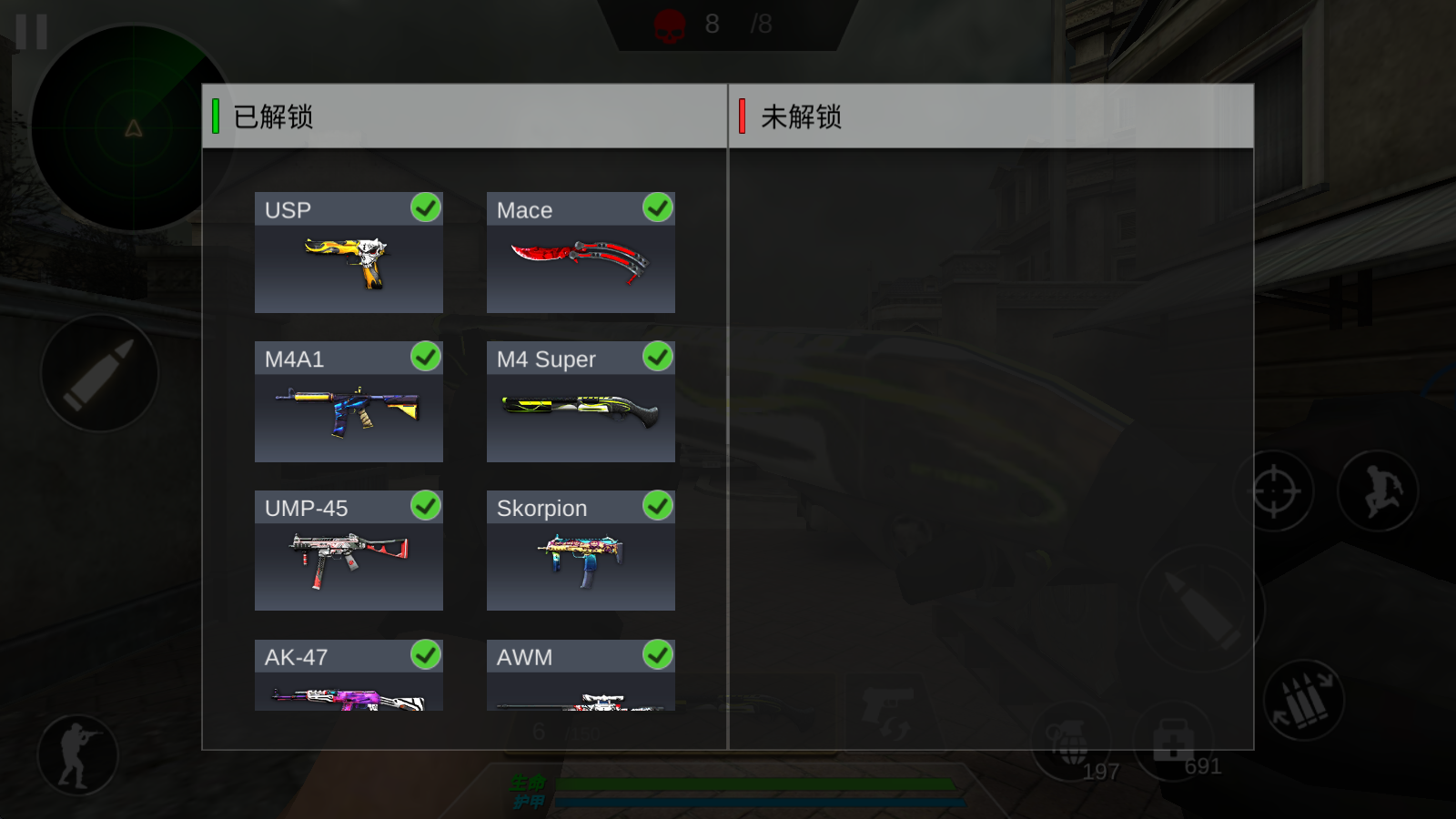
Task: Tap the pistol weapon switch icon
Action: click(886, 712)
